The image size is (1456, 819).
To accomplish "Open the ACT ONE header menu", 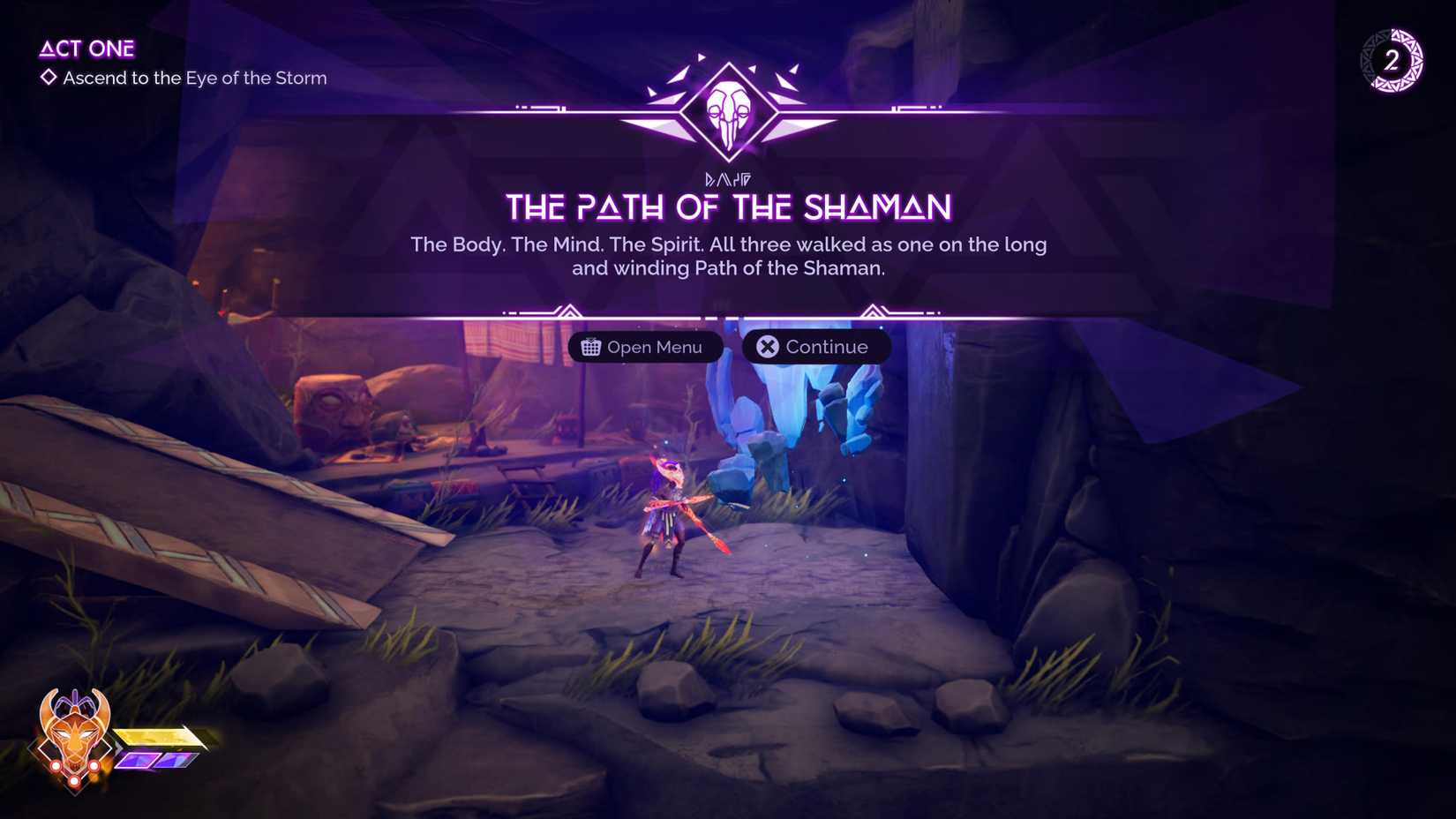I will pyautogui.click(x=87, y=49).
